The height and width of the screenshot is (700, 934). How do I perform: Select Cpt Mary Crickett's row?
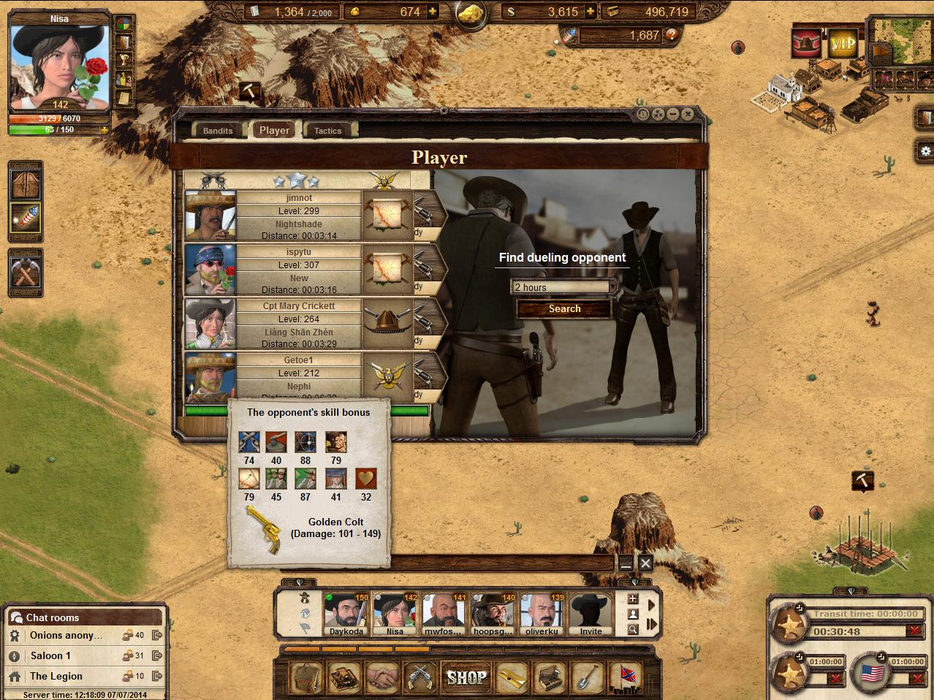[x=298, y=323]
